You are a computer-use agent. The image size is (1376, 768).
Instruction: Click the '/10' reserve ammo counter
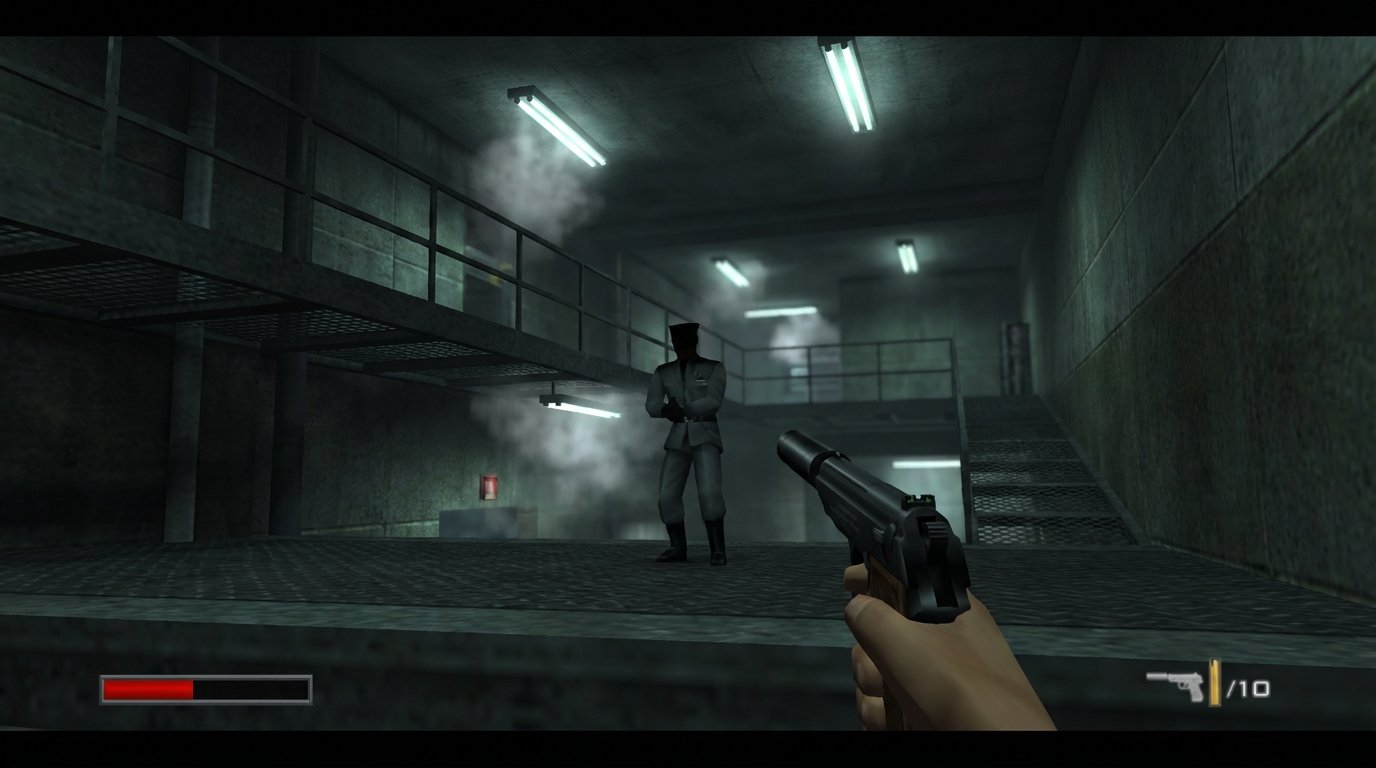click(x=1250, y=685)
